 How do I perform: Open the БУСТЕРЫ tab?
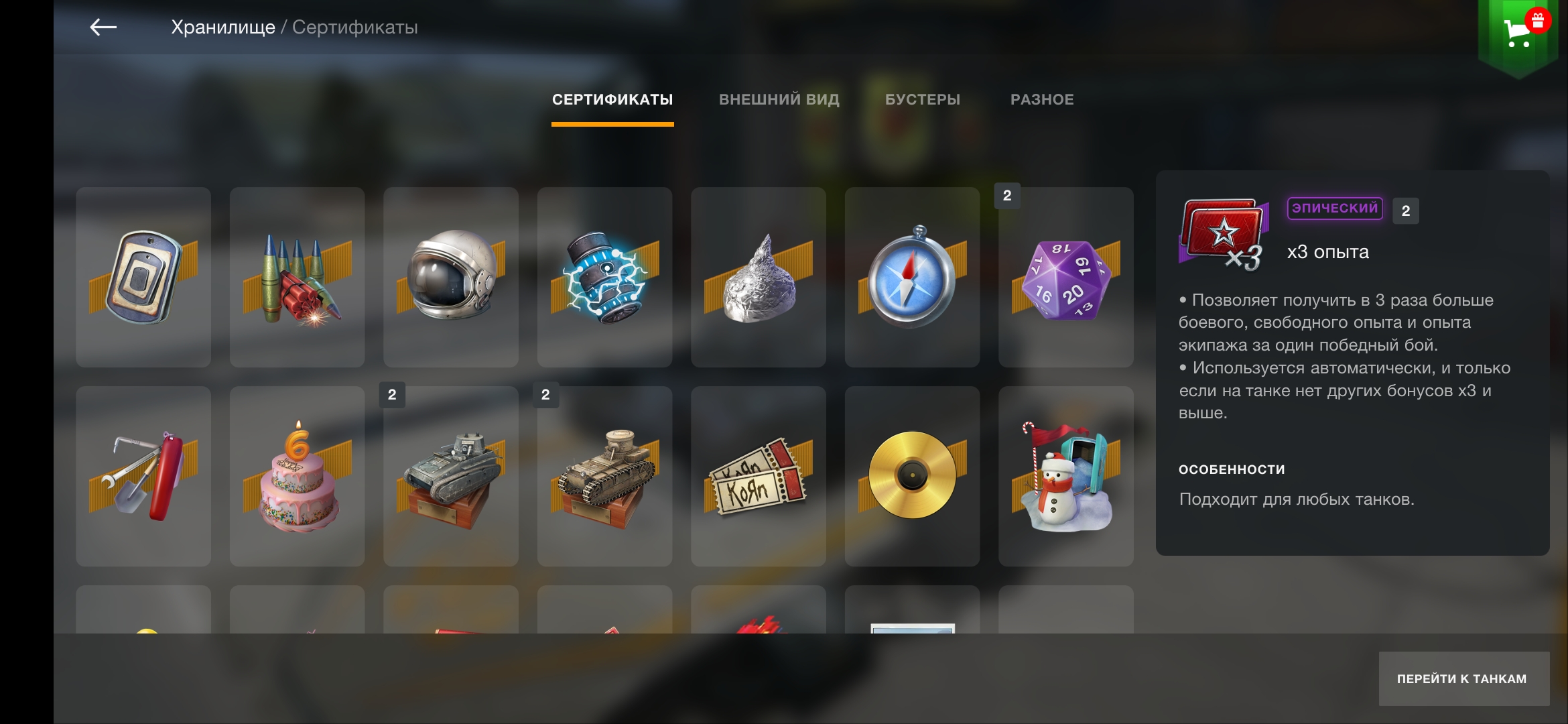(922, 100)
